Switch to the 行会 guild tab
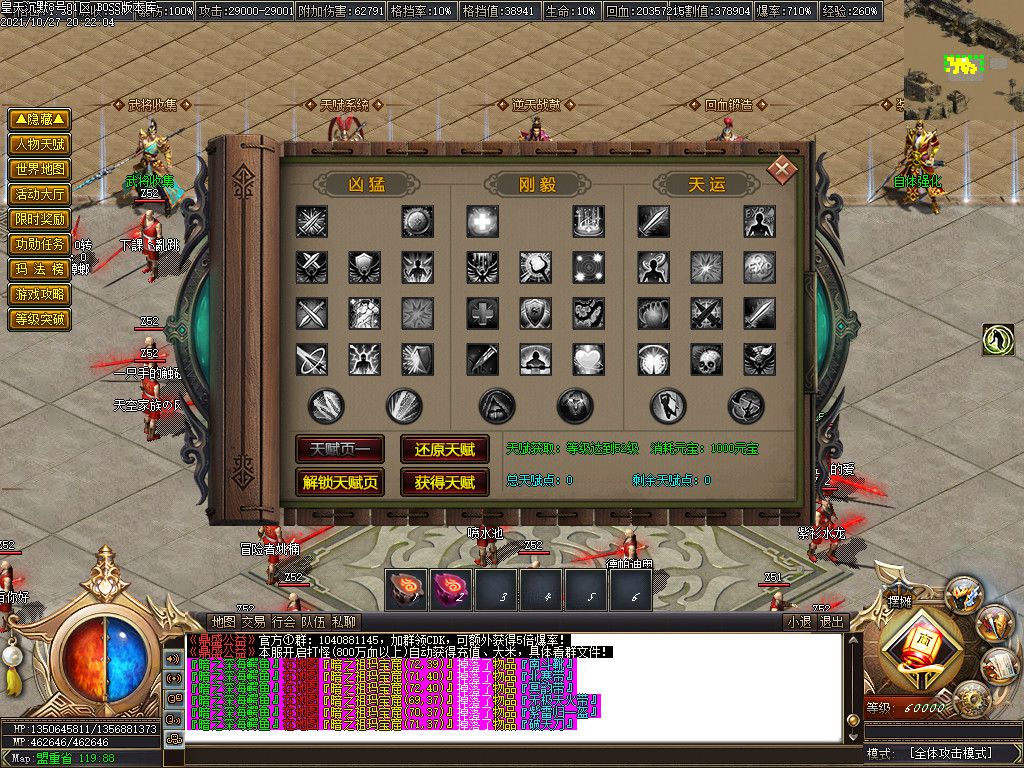The image size is (1024, 768). [283, 622]
